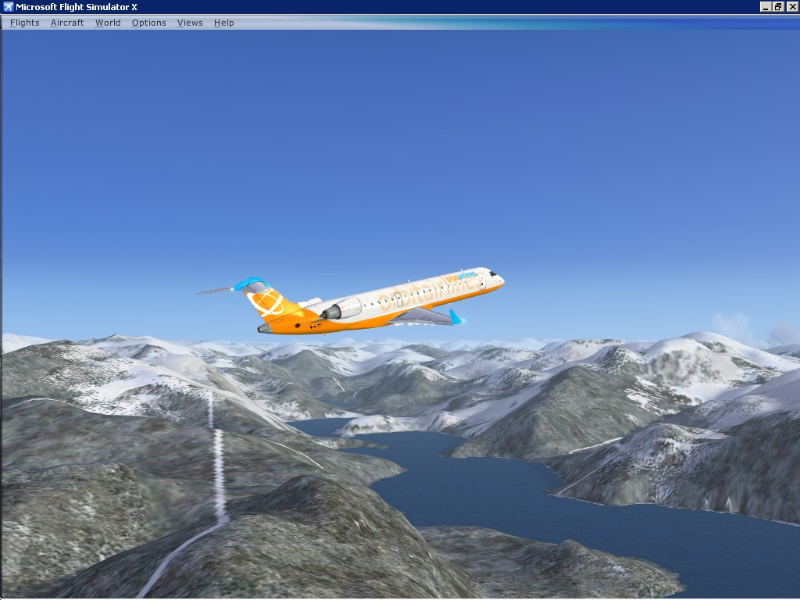Viewport: 800px width, 600px height.
Task: Open the World menu
Action: [x=108, y=23]
